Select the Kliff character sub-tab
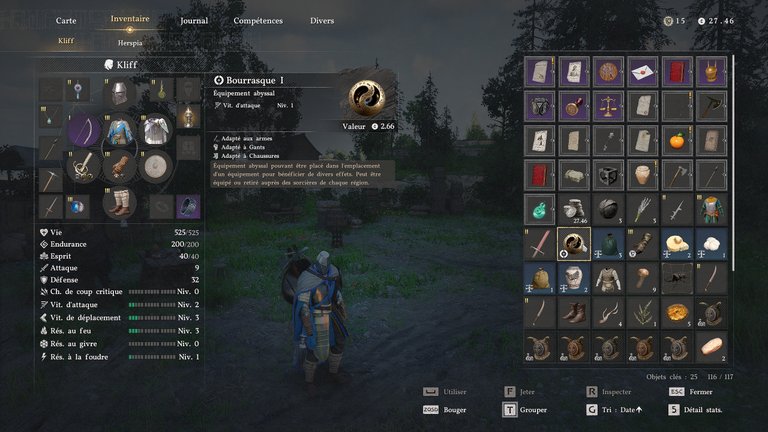 66,42
